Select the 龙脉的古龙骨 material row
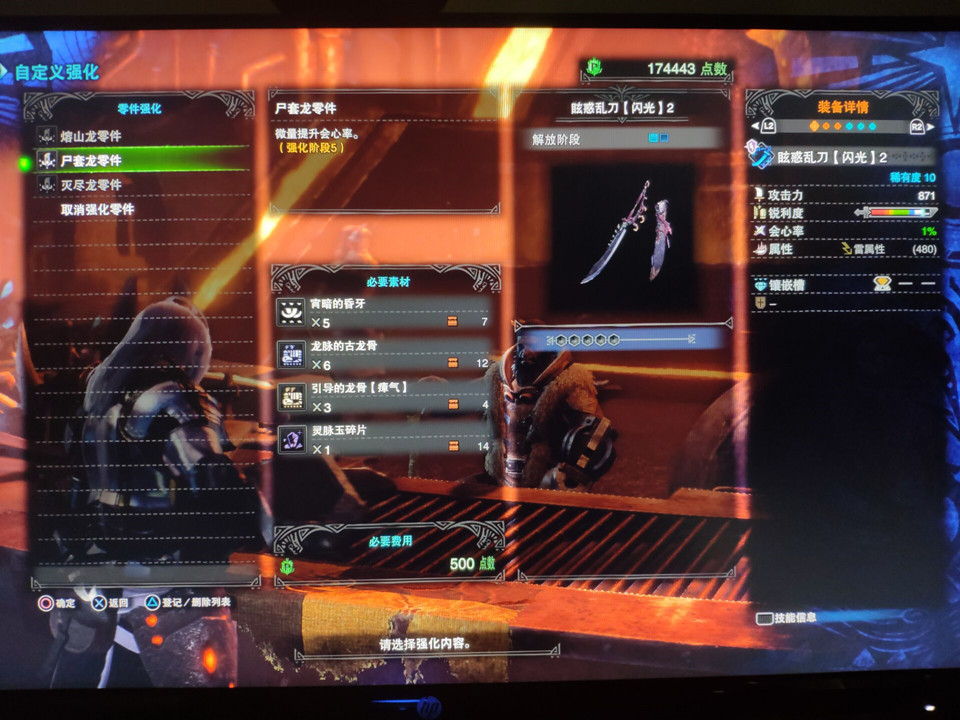 coord(385,354)
